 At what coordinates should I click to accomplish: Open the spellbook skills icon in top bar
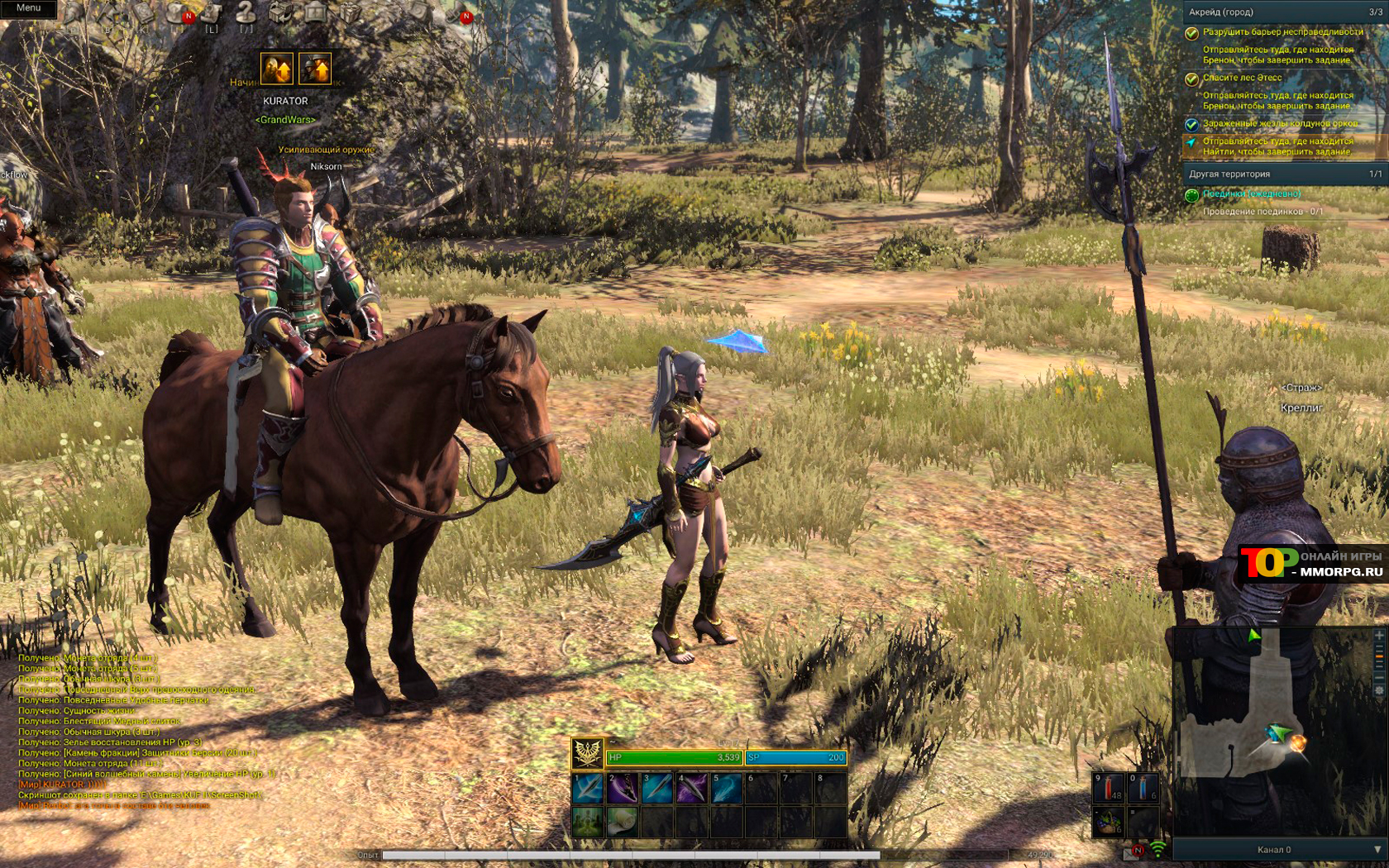pos(145,12)
